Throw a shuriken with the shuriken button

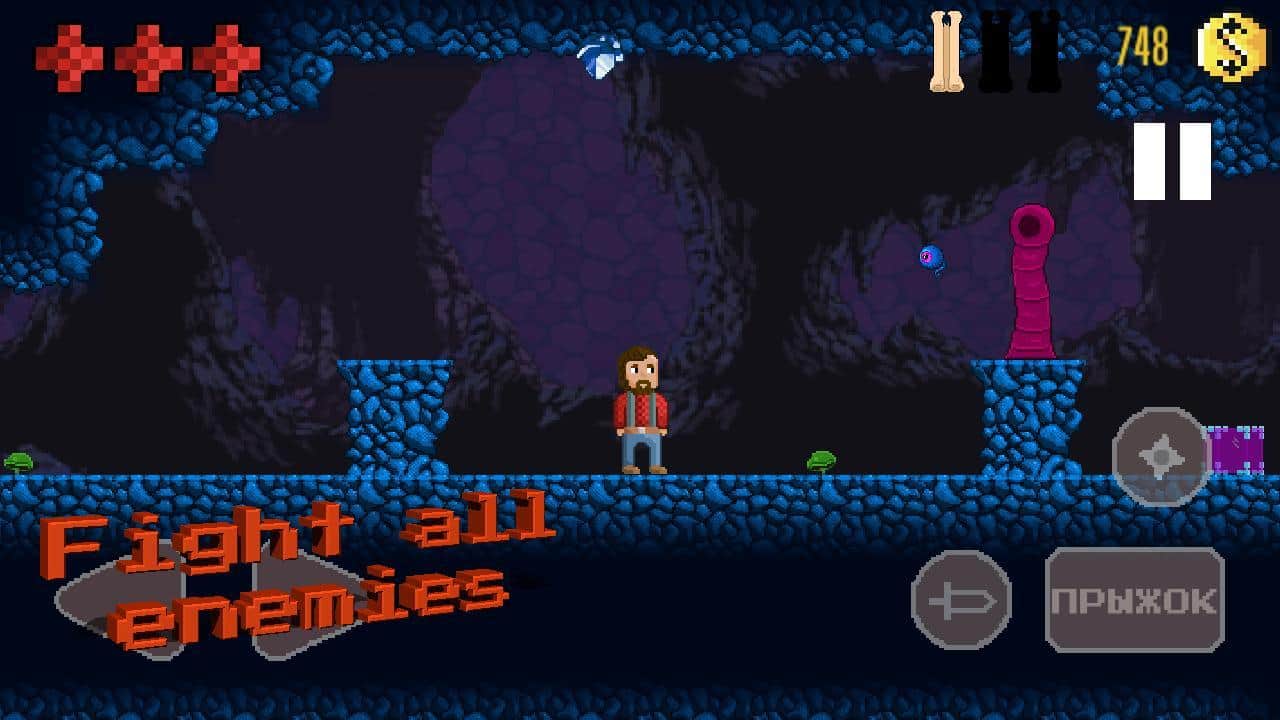tap(1161, 457)
